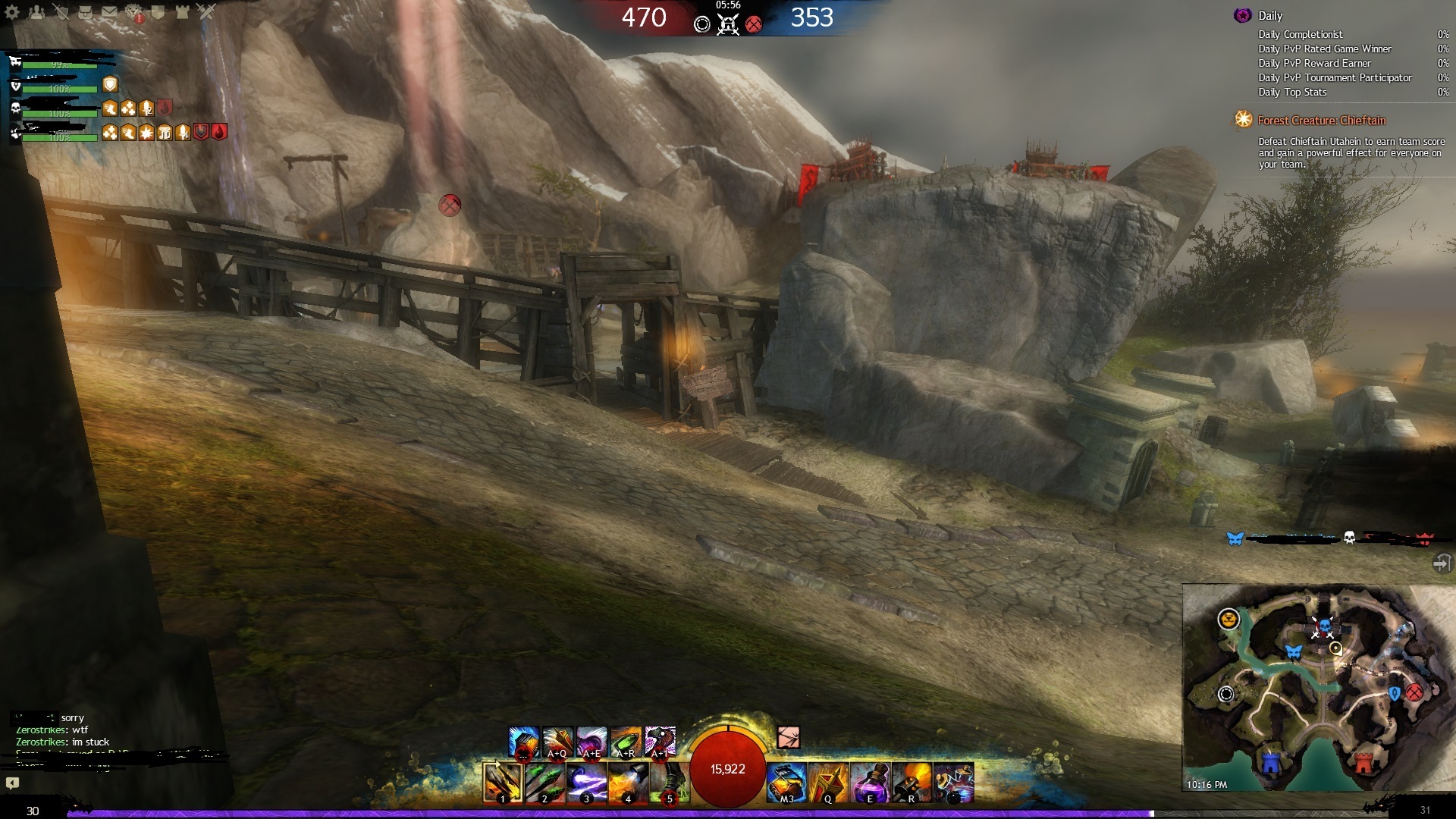Click the leave-match exit door button
The width and height of the screenshot is (1456, 819).
[1442, 563]
